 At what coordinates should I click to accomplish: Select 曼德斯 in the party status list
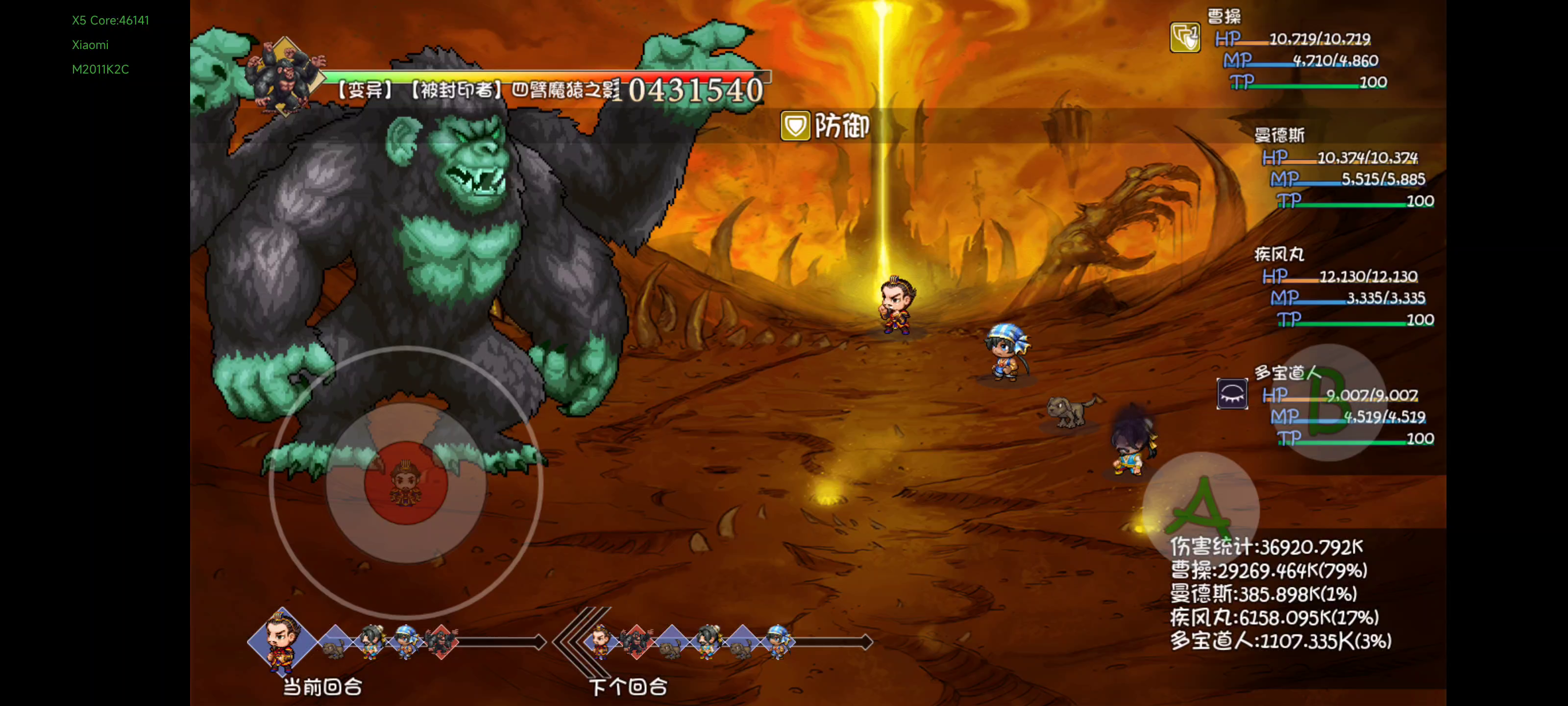click(x=1279, y=135)
